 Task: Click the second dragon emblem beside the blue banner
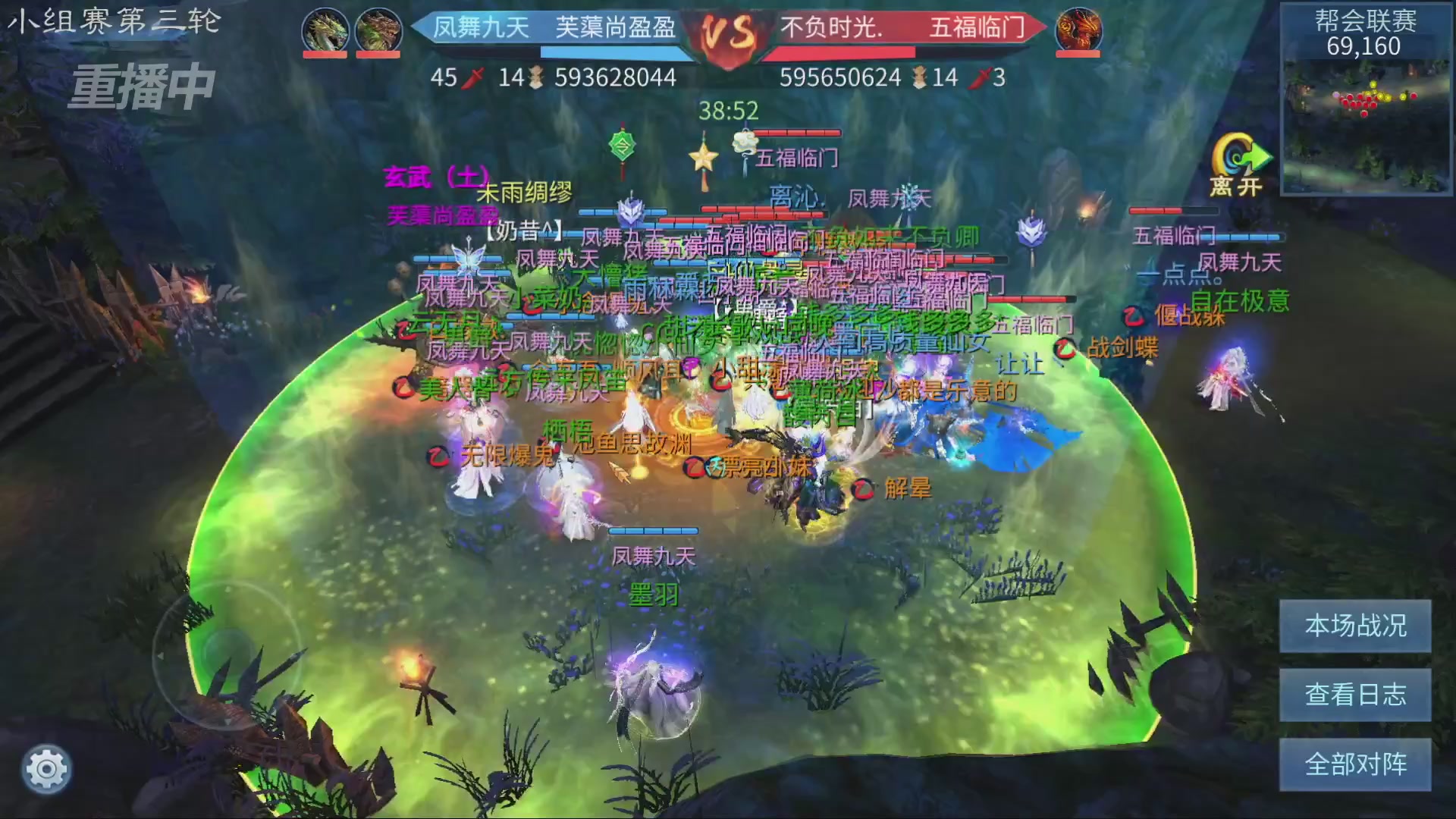click(x=377, y=30)
